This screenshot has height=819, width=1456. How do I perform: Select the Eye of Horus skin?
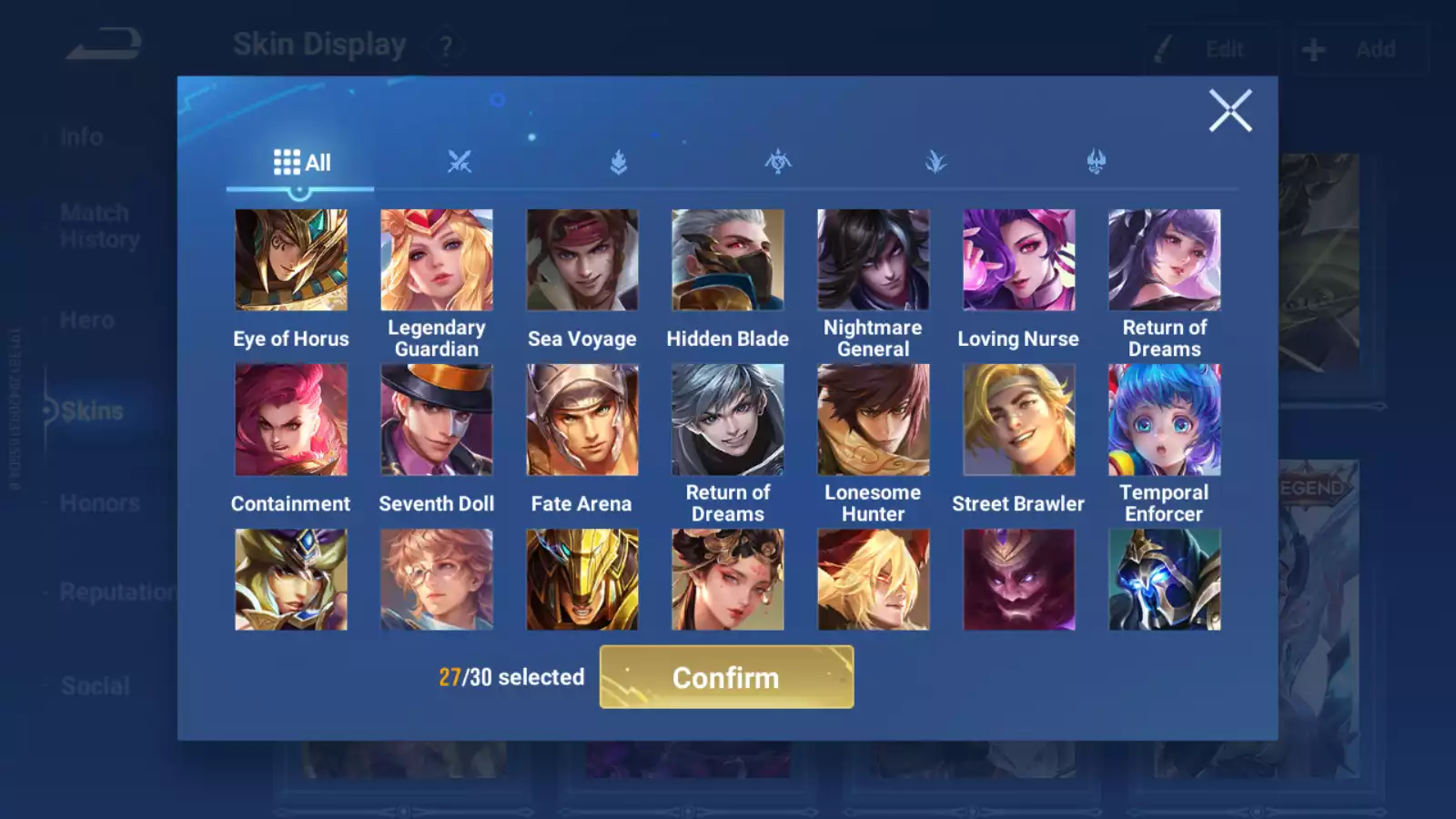coord(291,260)
